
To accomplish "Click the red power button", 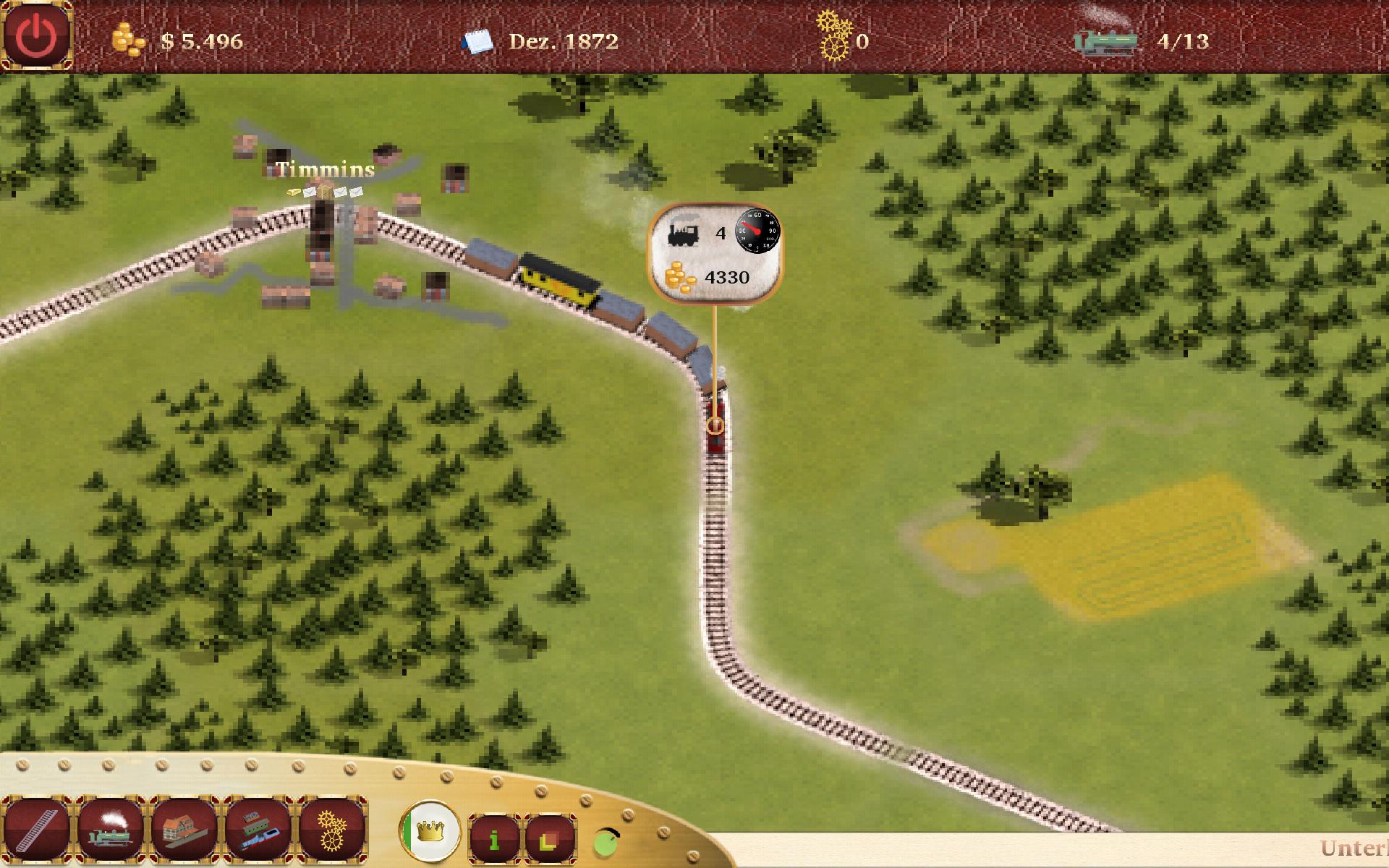I will pos(36,35).
